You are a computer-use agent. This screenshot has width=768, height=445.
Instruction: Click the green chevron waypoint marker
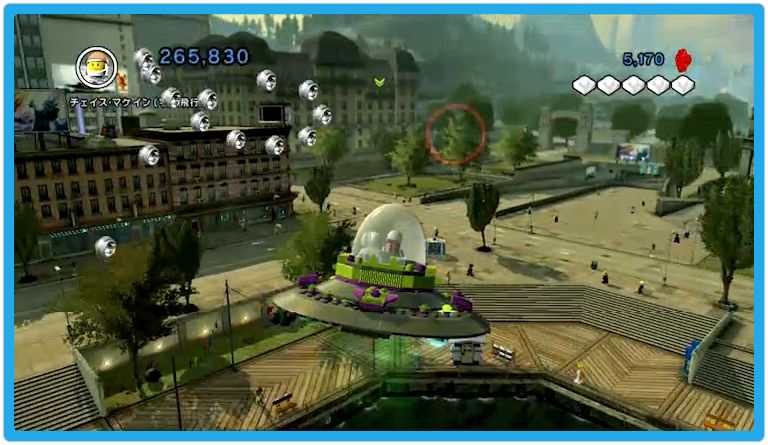point(379,82)
